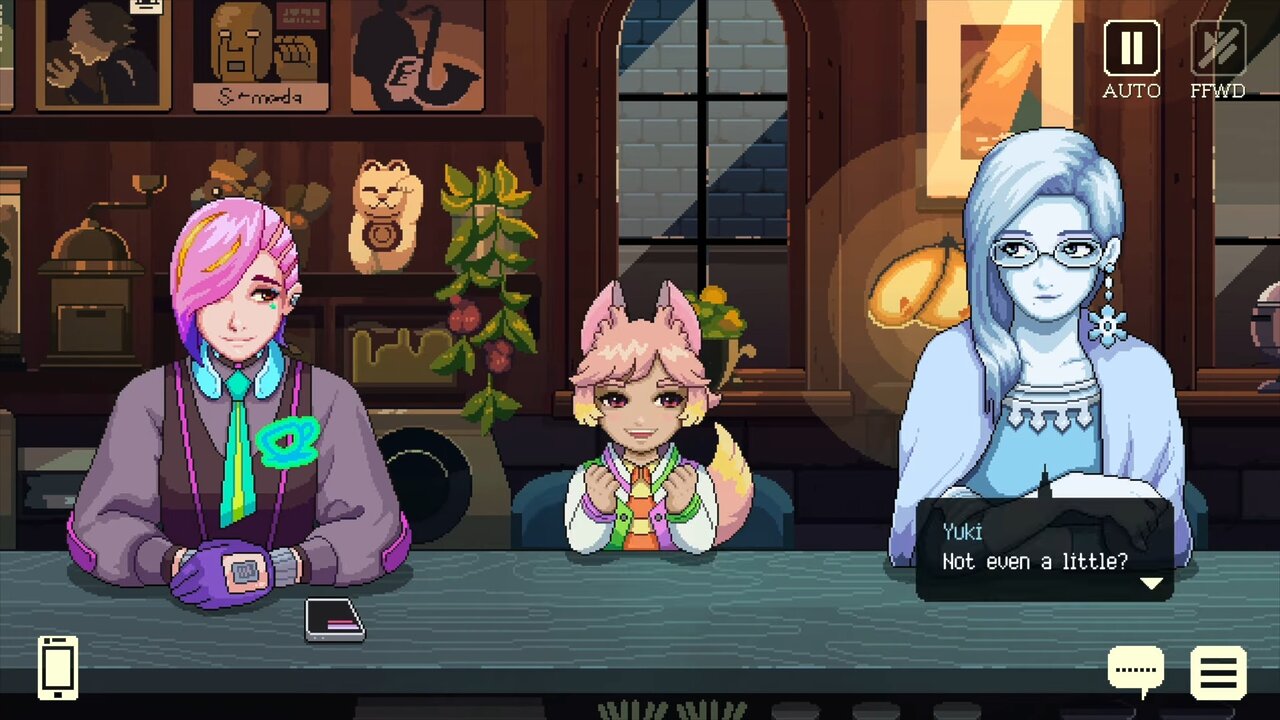Open the hamburger menu button
This screenshot has height=720, width=1280.
1218,672
